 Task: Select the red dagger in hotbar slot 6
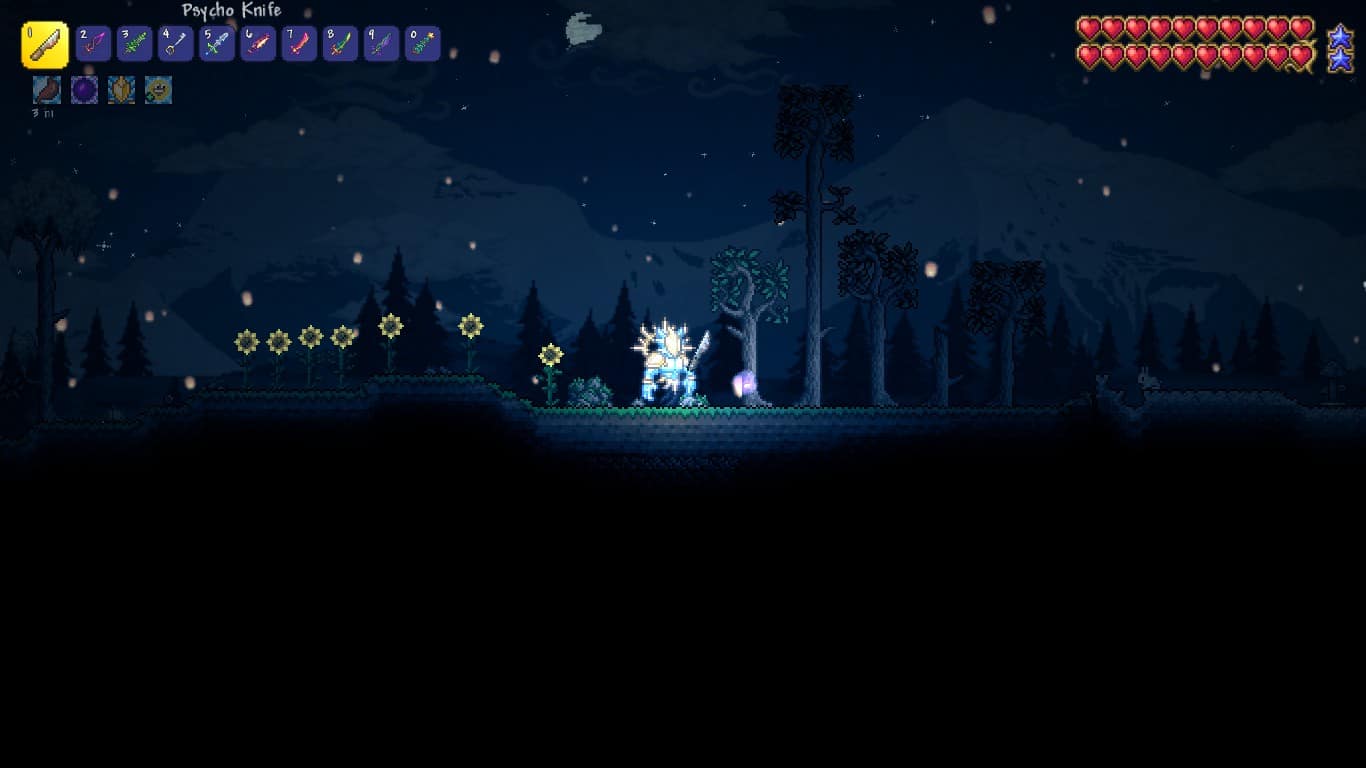point(258,42)
